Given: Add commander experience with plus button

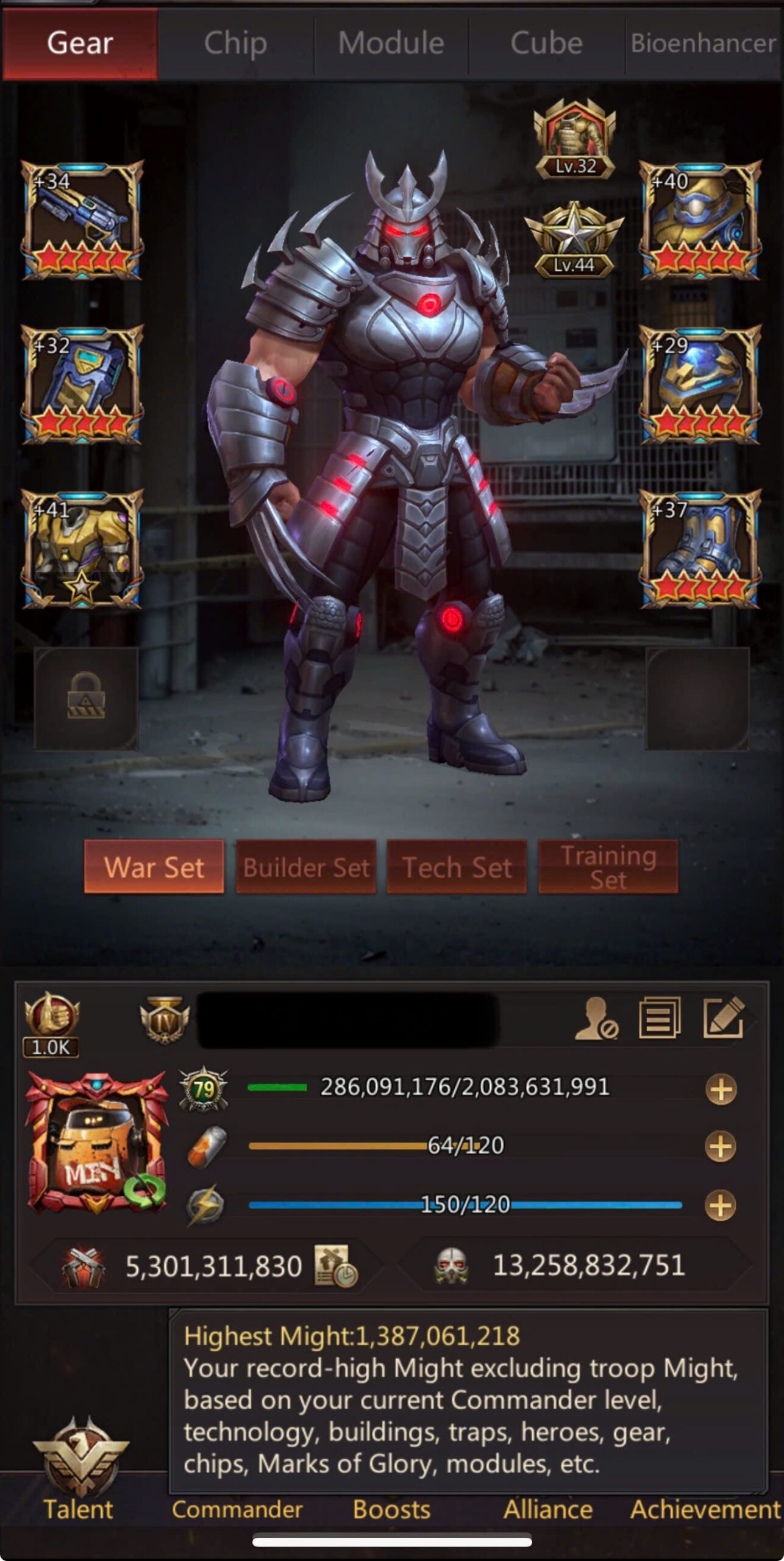Looking at the screenshot, I should coord(721,1090).
